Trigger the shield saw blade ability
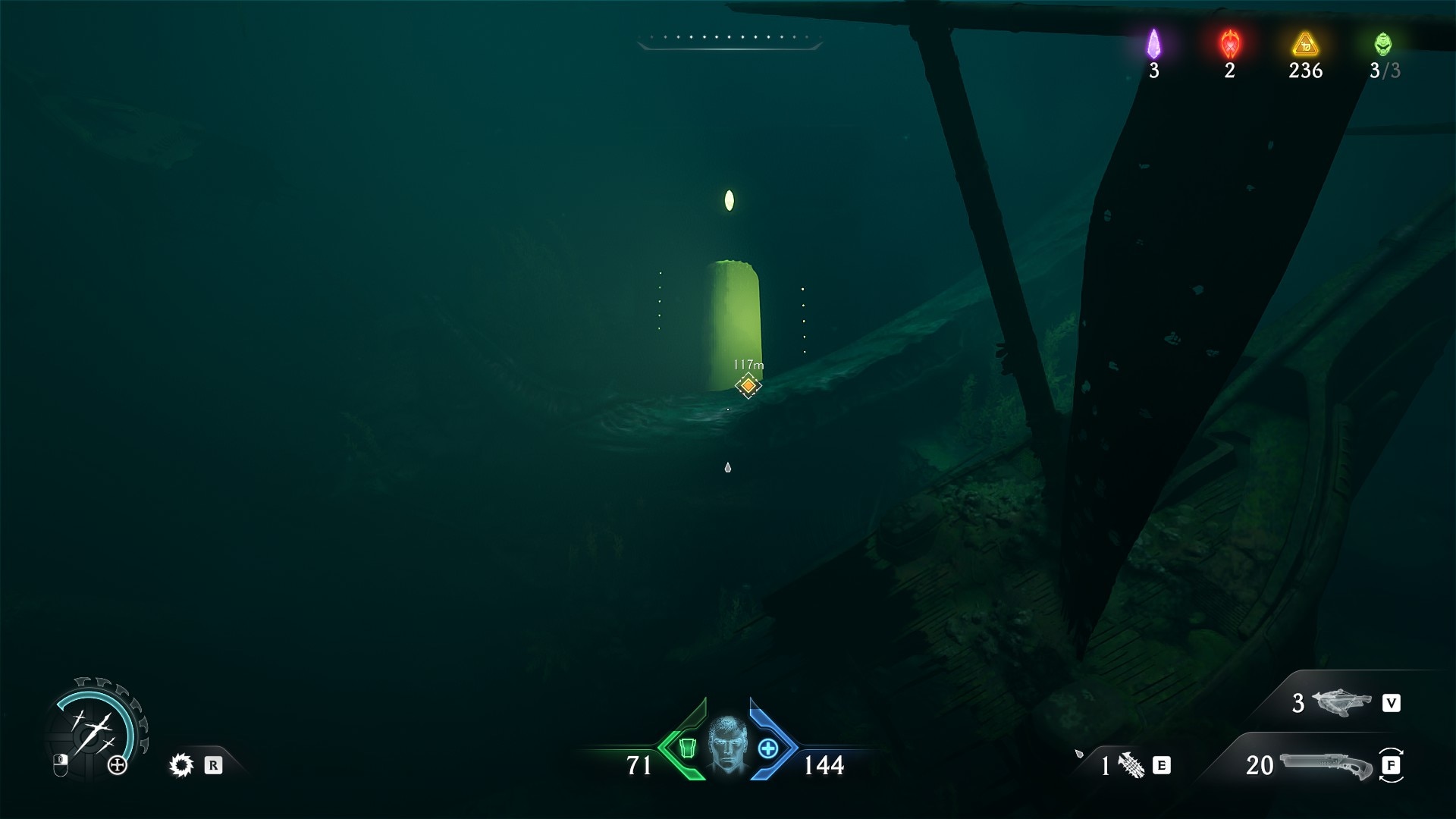The width and height of the screenshot is (1456, 819). click(181, 765)
